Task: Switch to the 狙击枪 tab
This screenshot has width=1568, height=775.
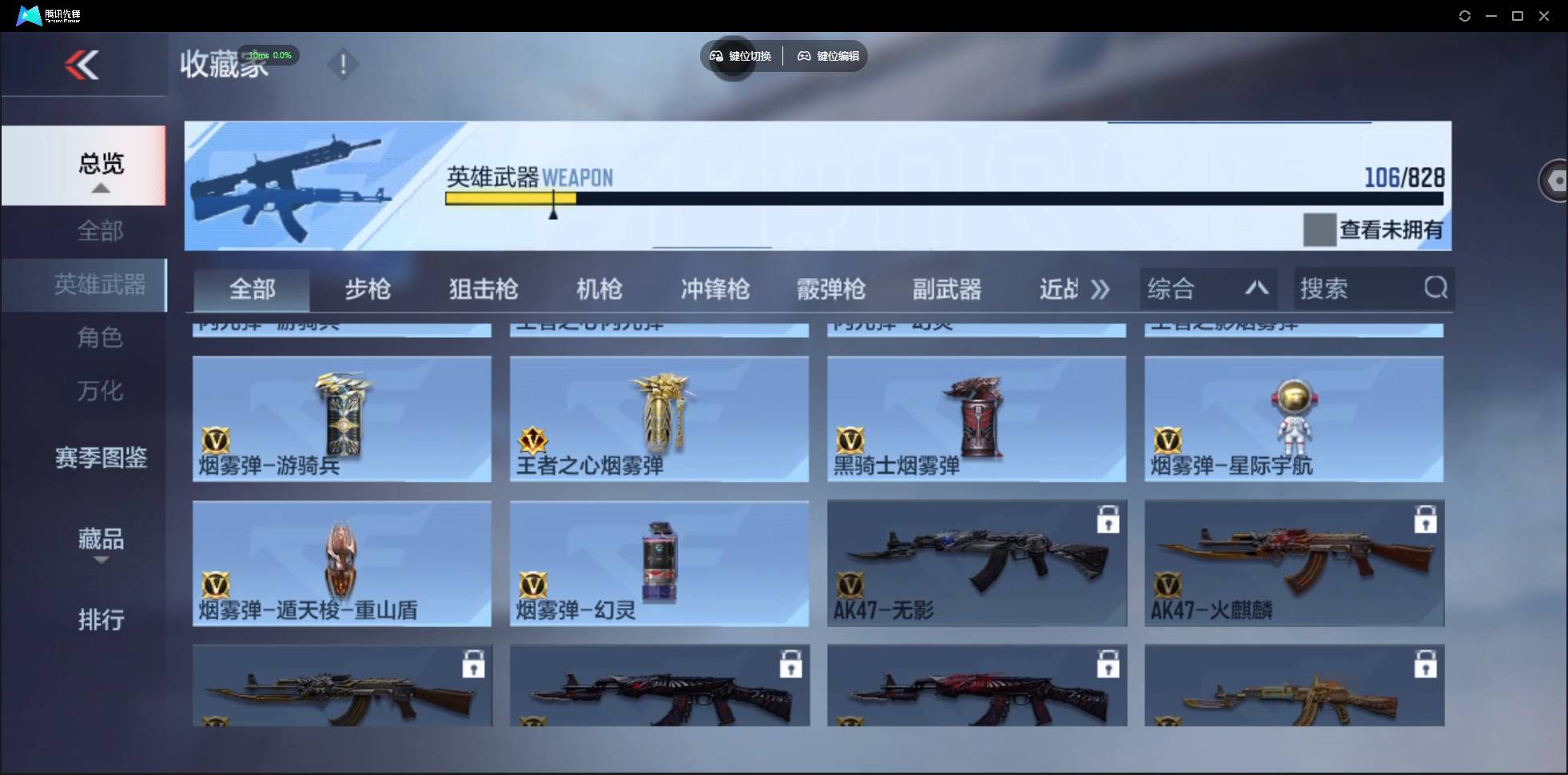Action: coord(483,289)
